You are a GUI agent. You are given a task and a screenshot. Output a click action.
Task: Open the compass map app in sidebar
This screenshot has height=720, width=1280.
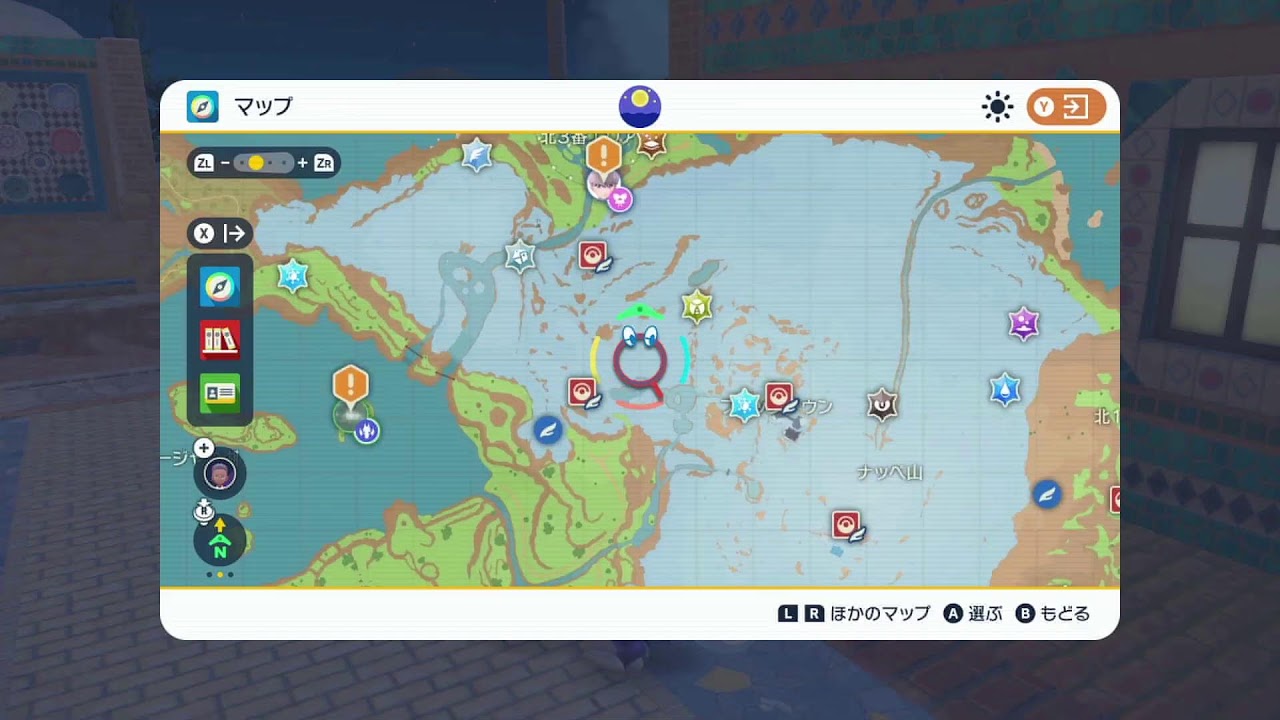(x=220, y=288)
